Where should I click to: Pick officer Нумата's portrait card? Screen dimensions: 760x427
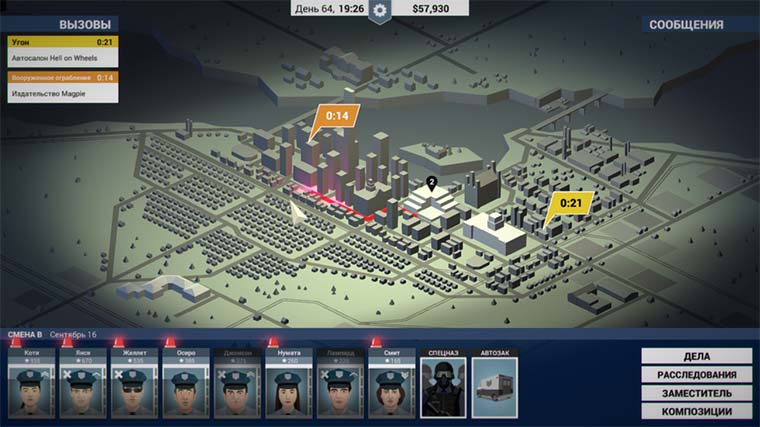[289, 384]
